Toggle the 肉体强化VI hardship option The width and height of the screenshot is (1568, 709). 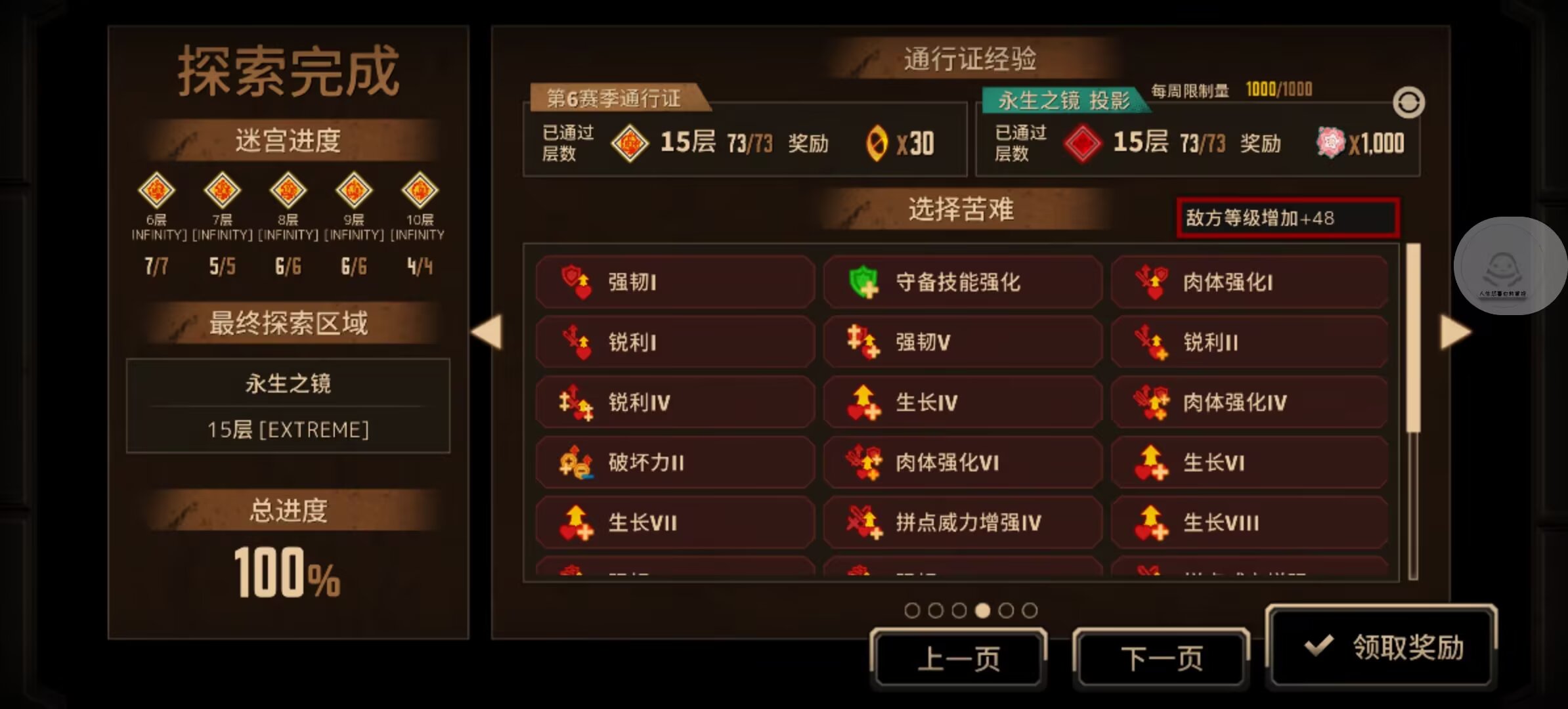pos(962,462)
